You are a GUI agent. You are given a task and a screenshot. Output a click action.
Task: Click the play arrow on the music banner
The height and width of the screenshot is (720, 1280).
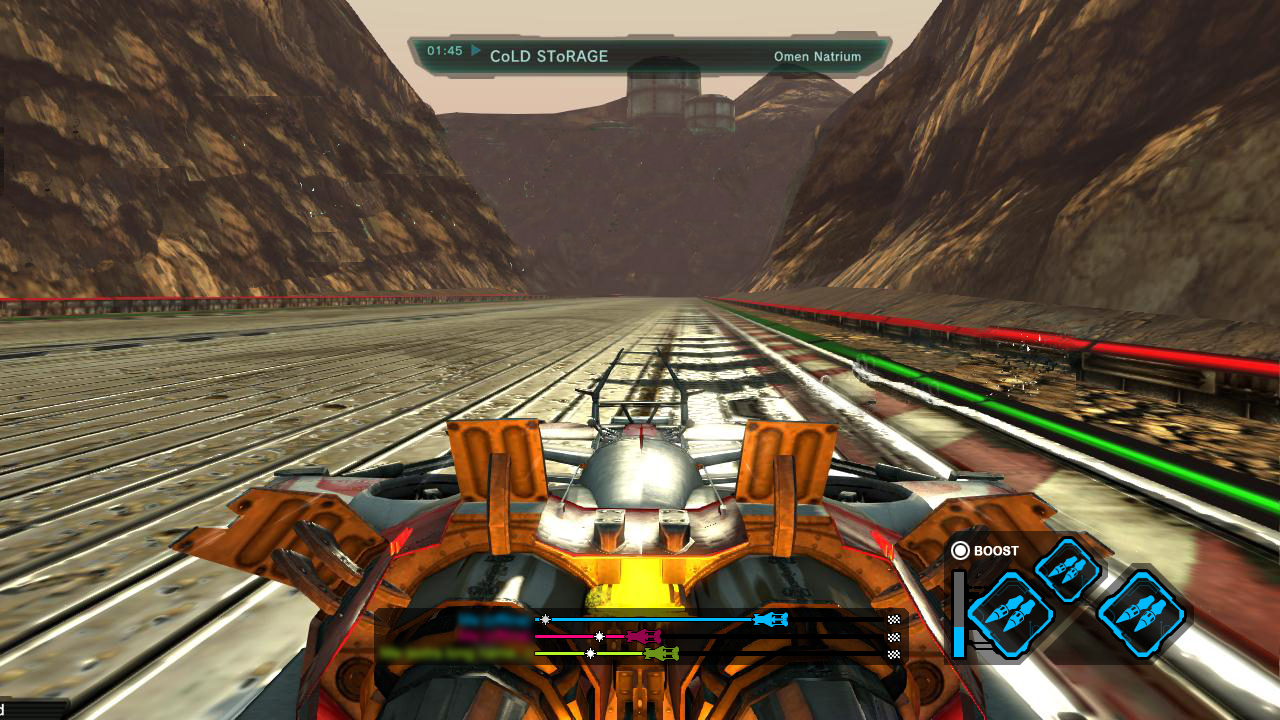pyautogui.click(x=476, y=50)
